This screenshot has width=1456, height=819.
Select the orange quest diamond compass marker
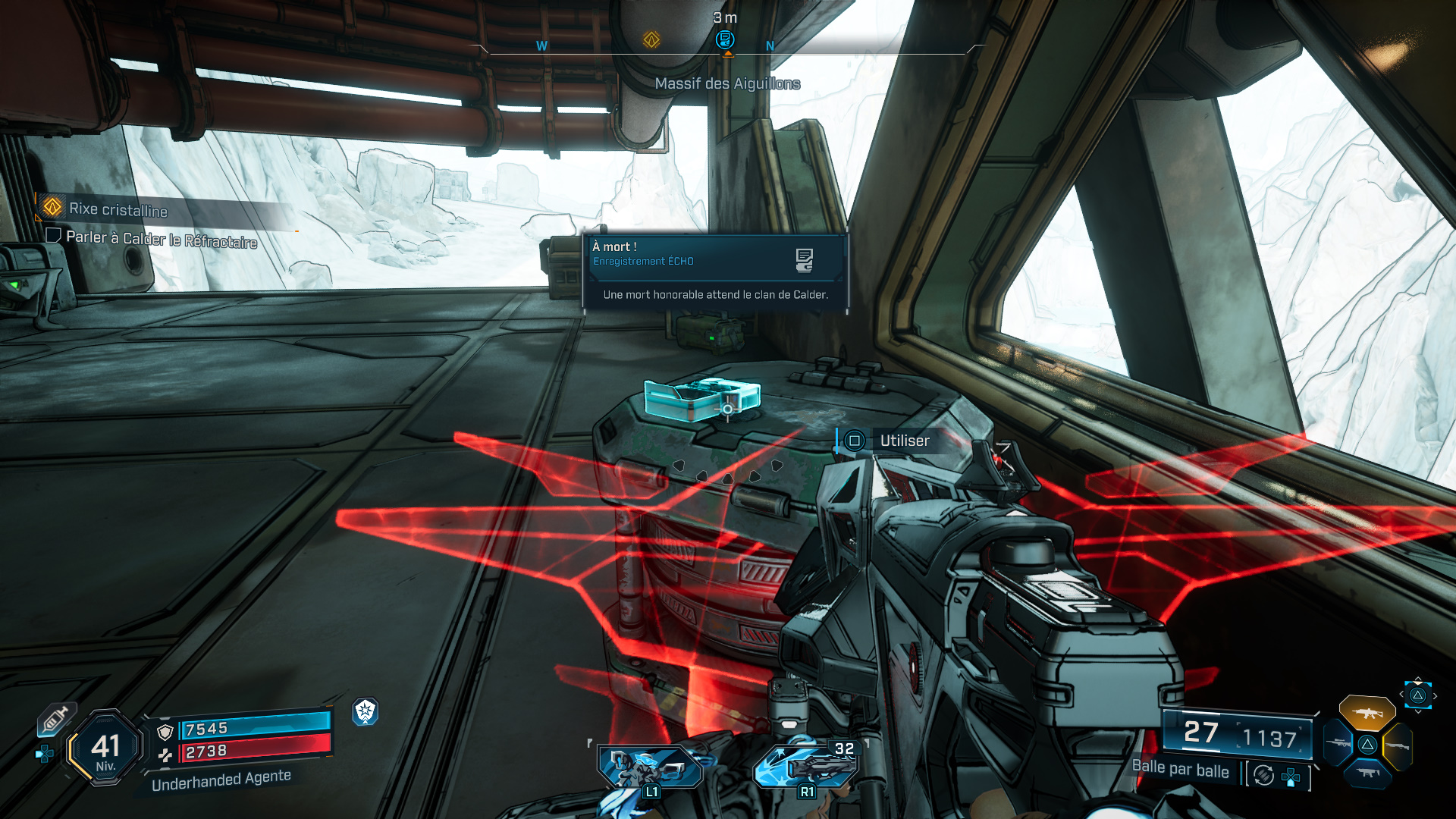click(651, 39)
